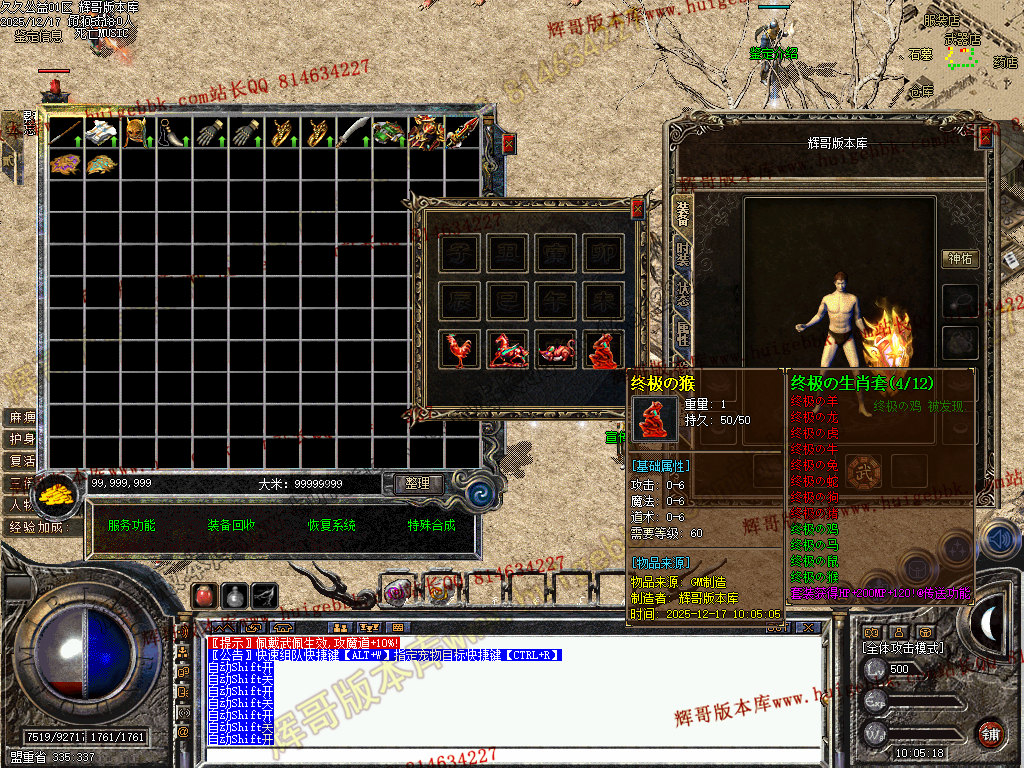Choose the 恢复系统 recovery system option
This screenshot has height=768, width=1024.
[x=332, y=525]
